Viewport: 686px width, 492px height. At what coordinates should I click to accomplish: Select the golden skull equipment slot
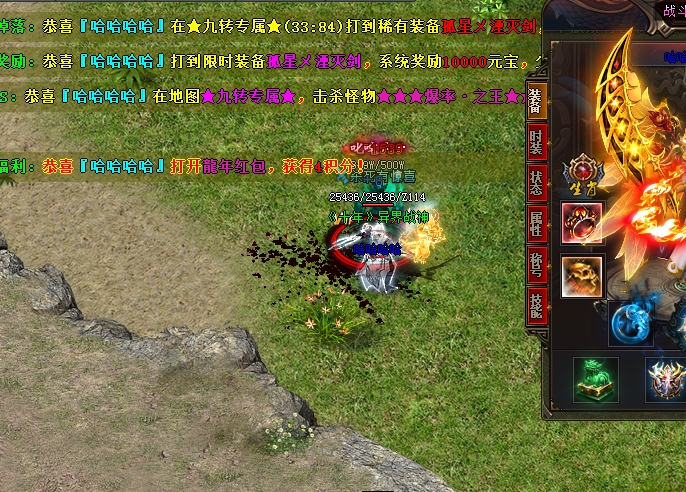coord(582,277)
